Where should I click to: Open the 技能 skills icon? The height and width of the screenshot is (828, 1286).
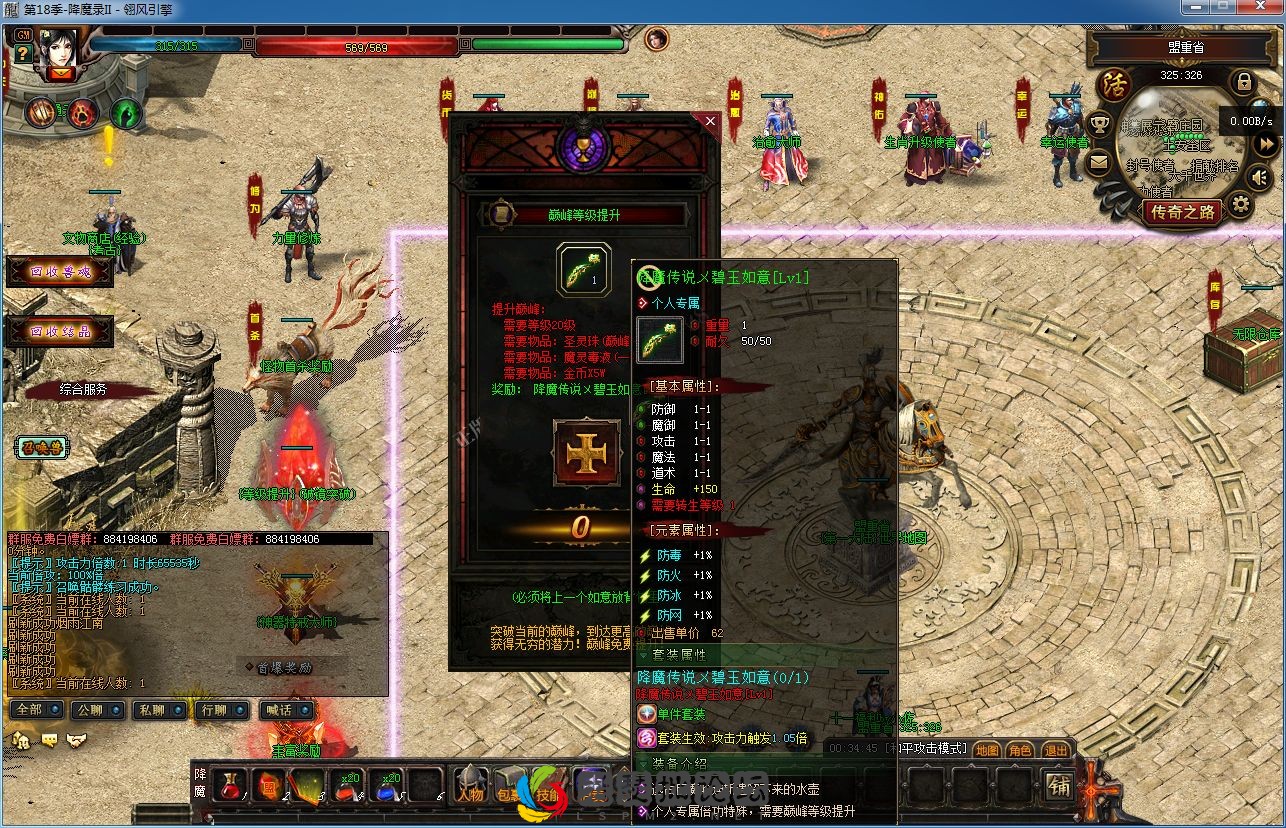click(547, 795)
